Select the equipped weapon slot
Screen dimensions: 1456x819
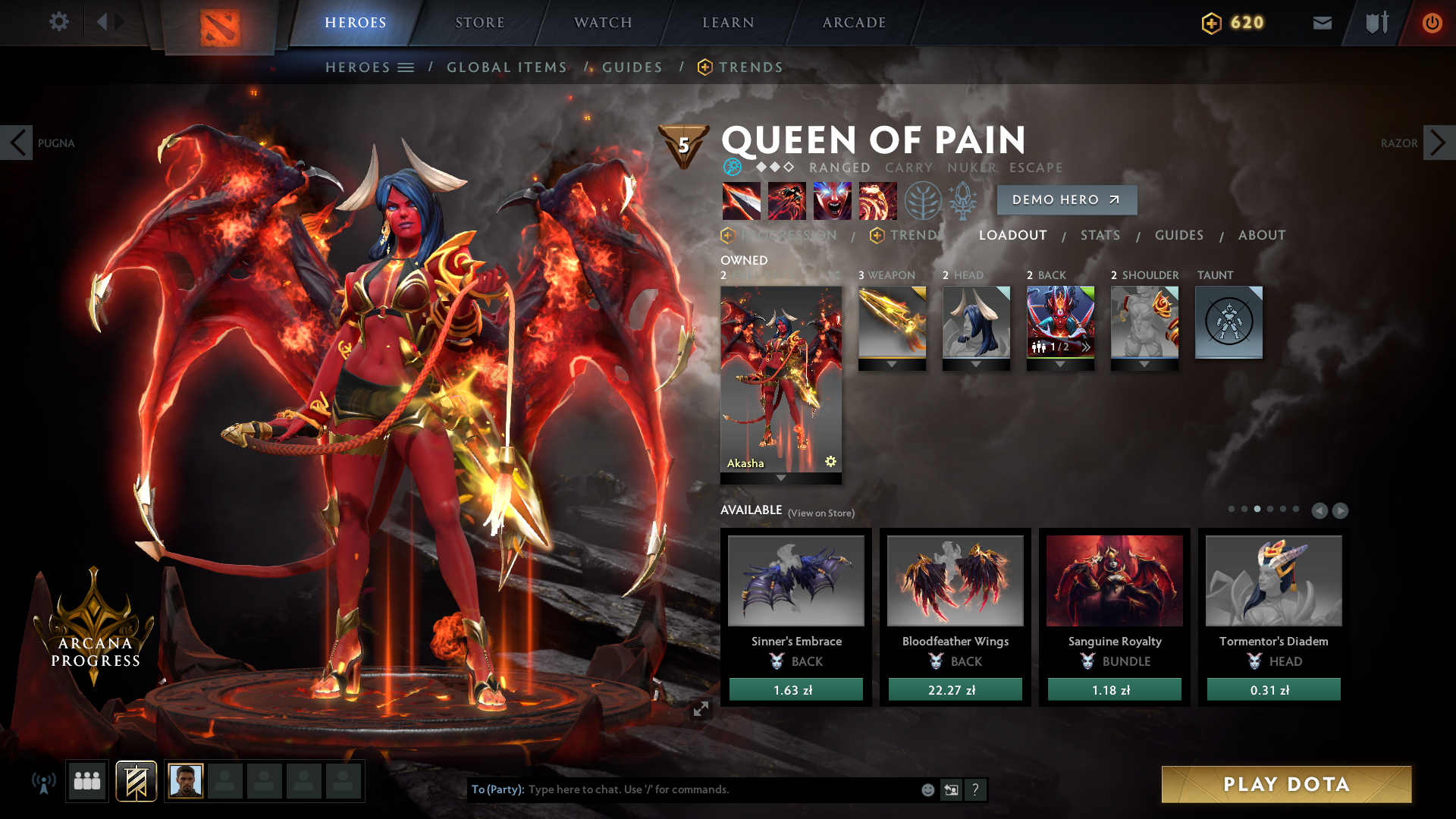tap(892, 322)
